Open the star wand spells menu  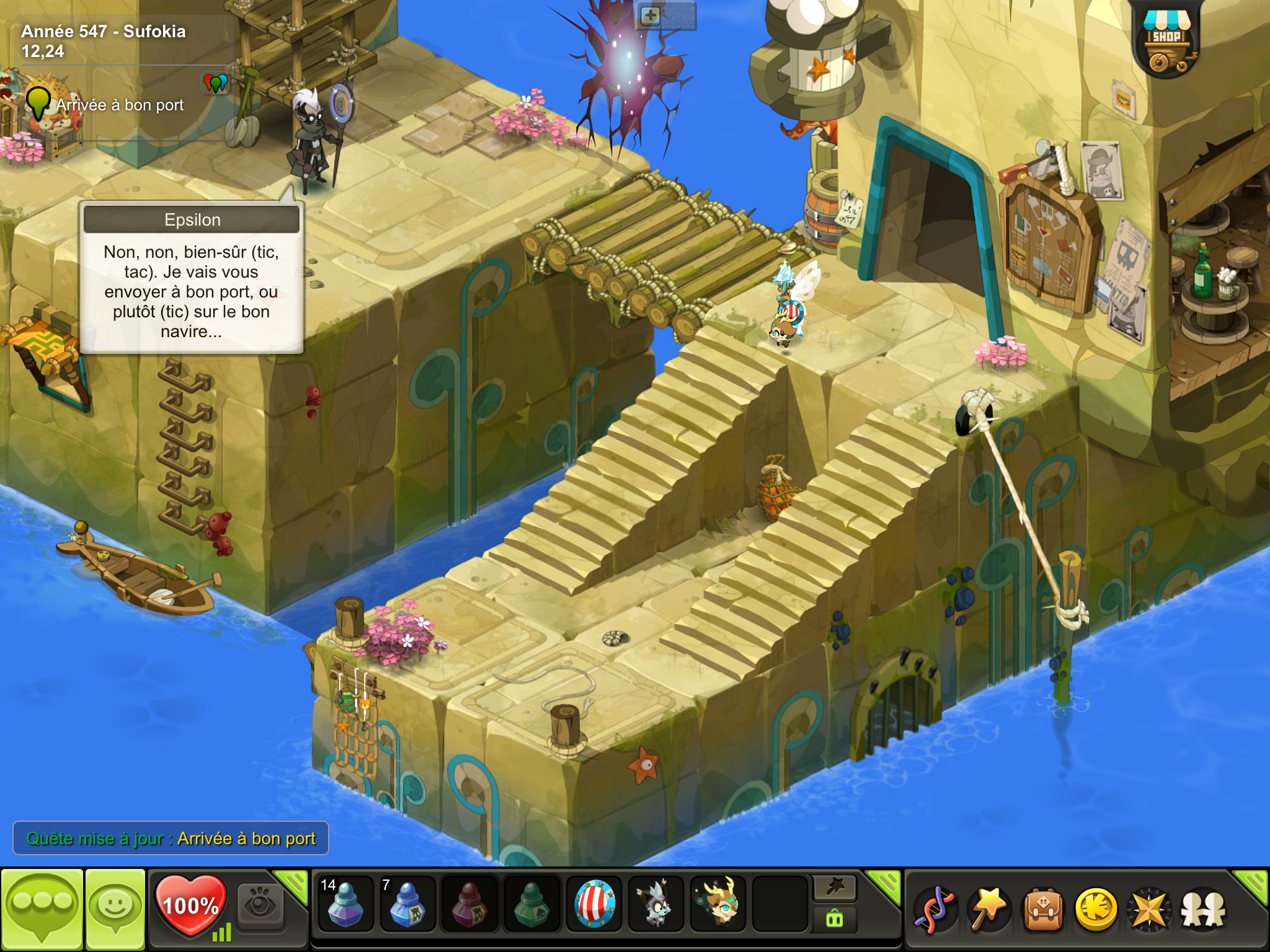990,910
